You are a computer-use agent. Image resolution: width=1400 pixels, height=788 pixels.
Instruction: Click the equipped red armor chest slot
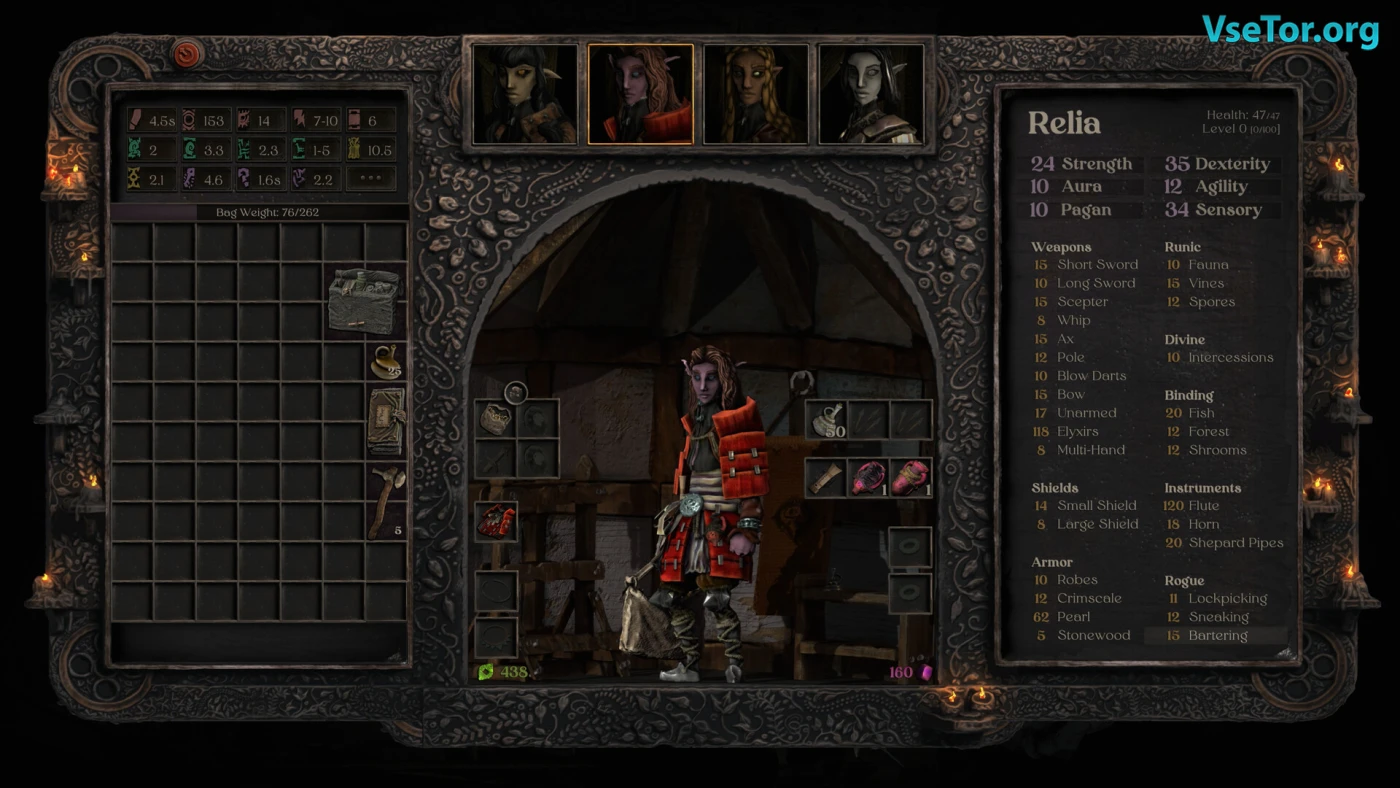coord(496,522)
